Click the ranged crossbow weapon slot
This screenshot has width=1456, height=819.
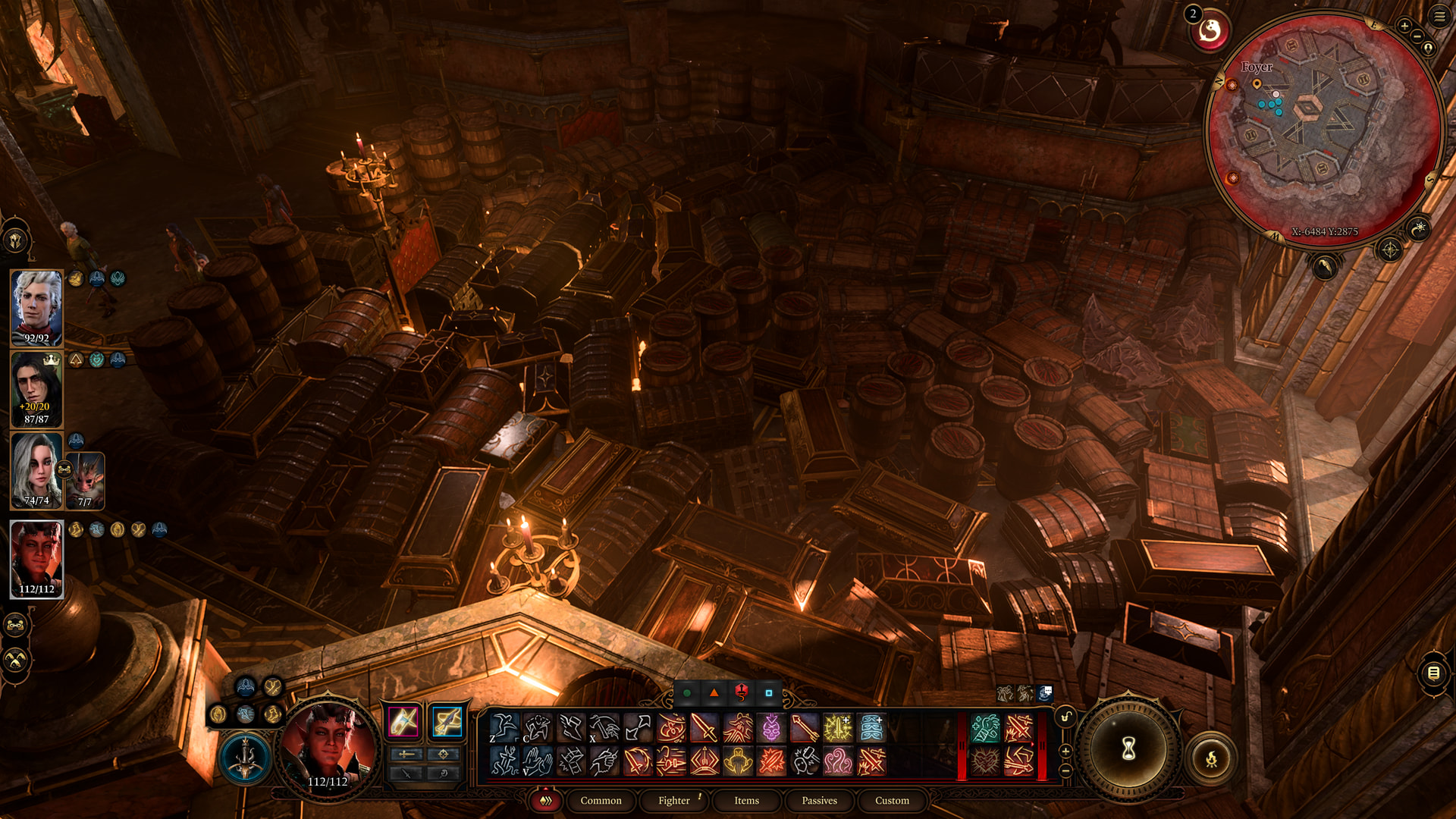coord(447,721)
